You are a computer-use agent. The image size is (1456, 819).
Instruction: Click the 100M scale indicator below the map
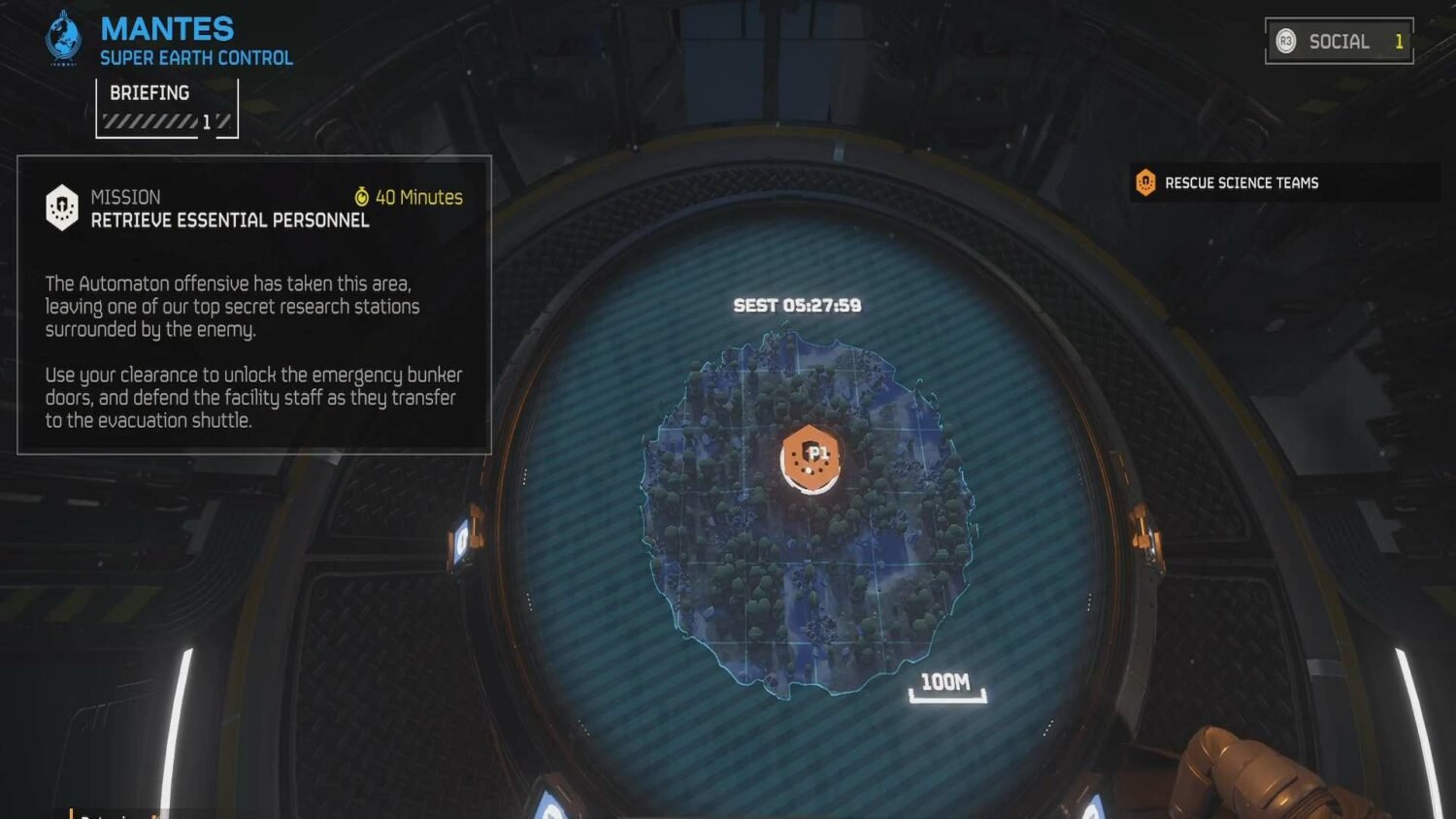coord(949,683)
